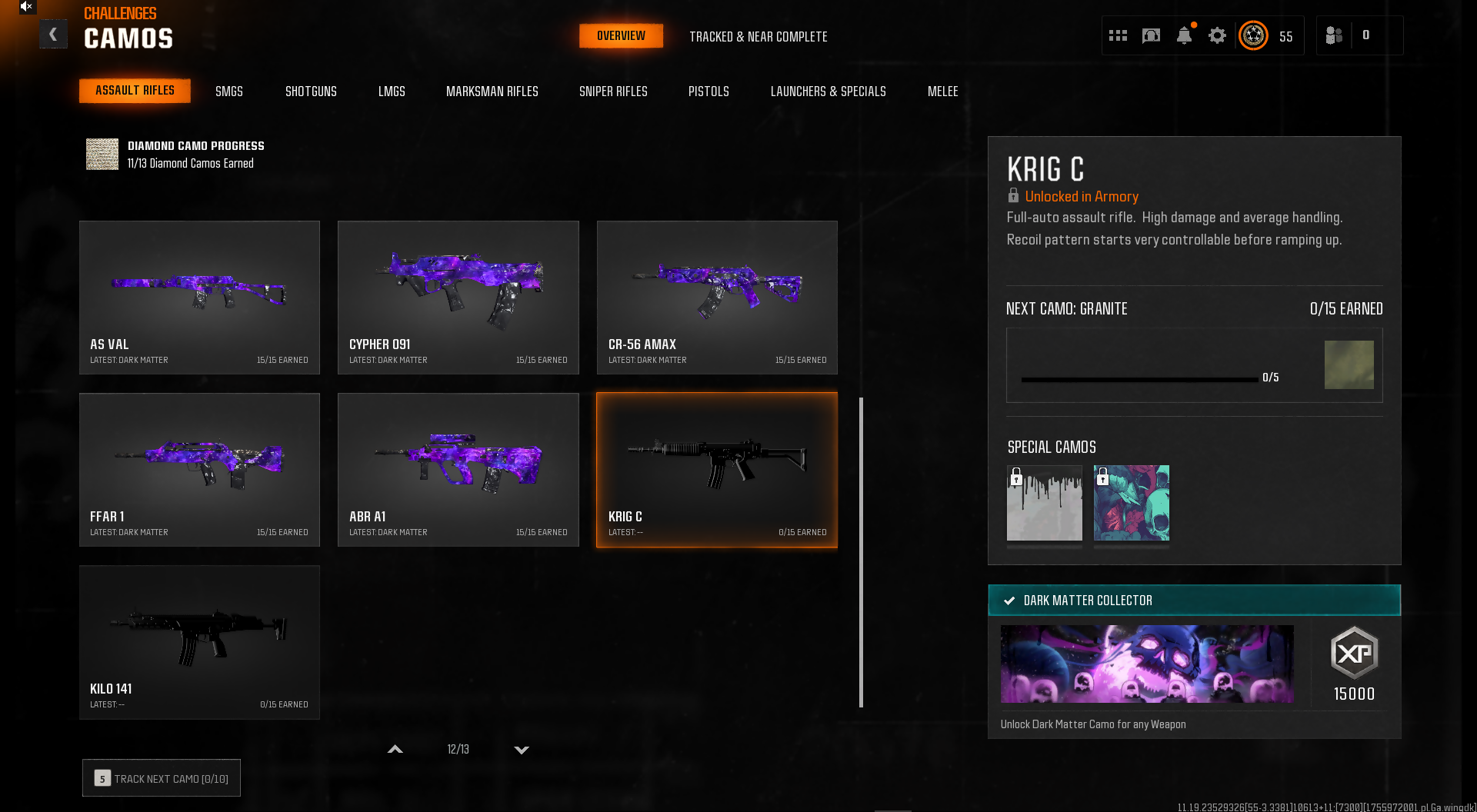Click the Track Next Camo button

point(162,778)
